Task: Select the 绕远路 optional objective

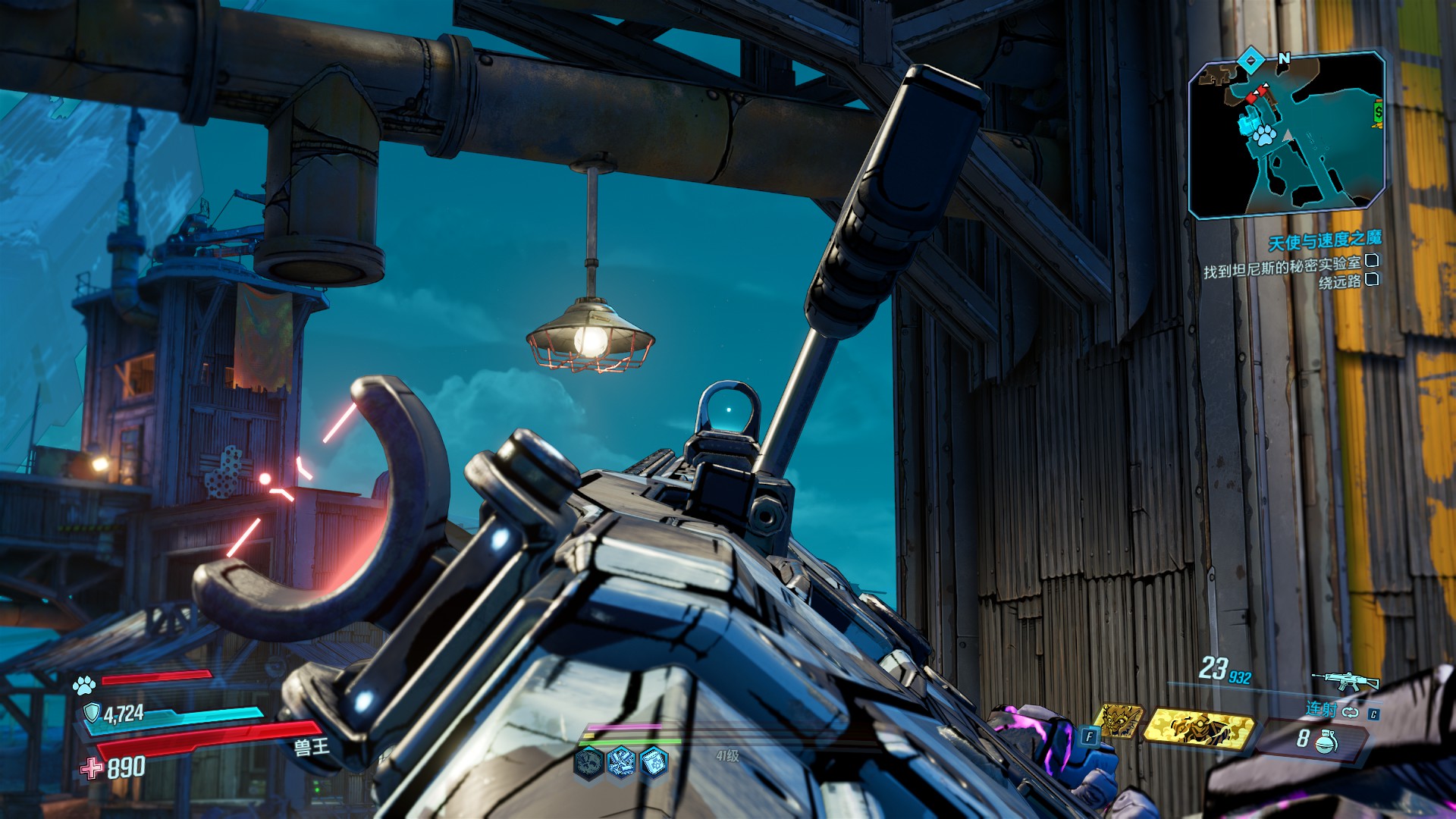Action: tap(1340, 282)
